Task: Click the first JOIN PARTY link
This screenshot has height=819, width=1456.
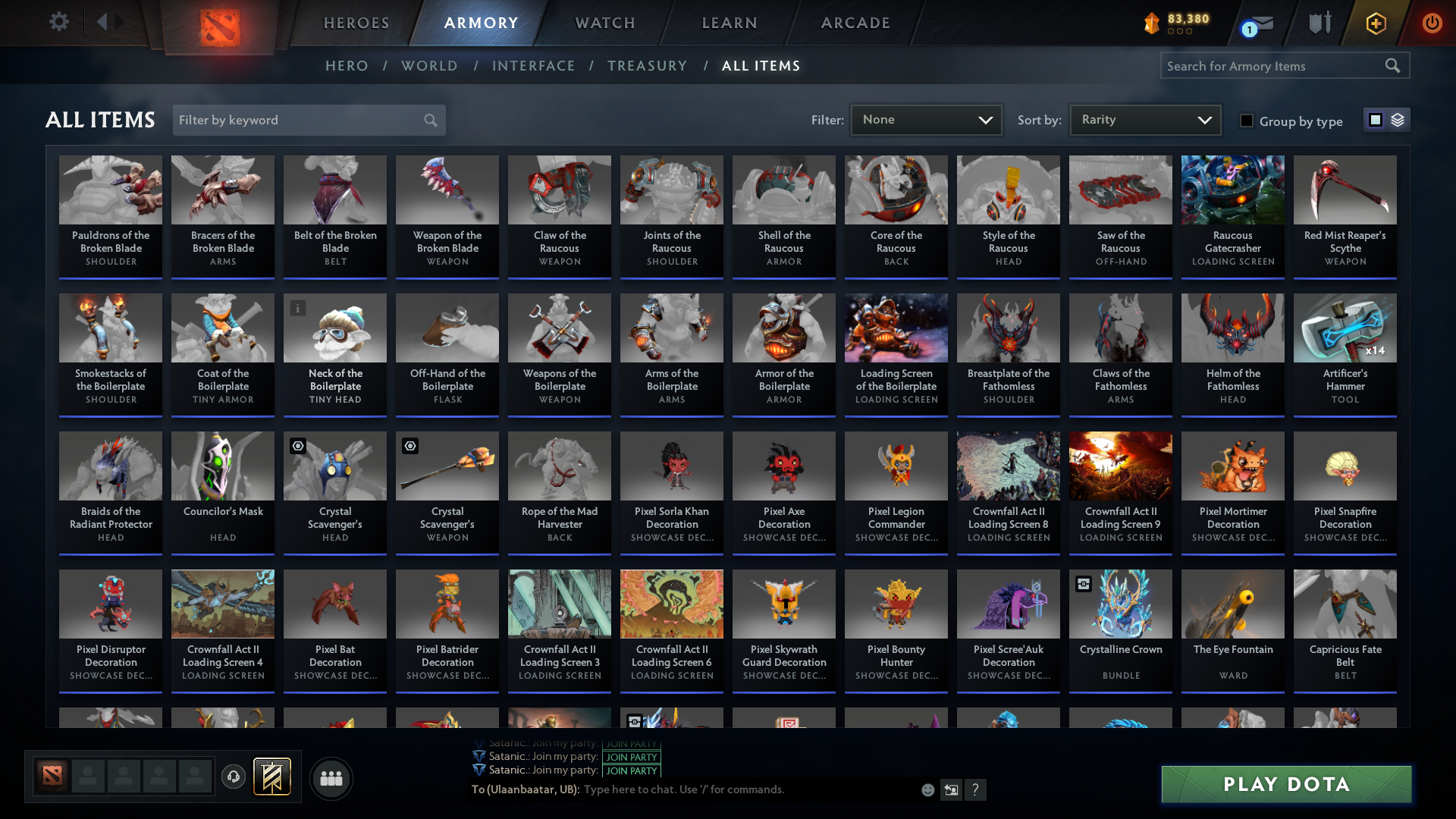Action: (x=631, y=744)
